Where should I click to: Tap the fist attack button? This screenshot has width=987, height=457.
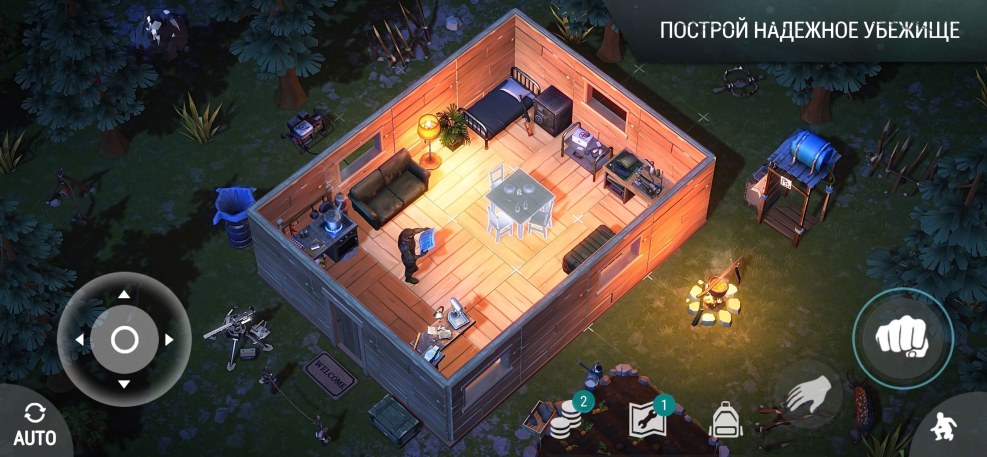(x=902, y=338)
